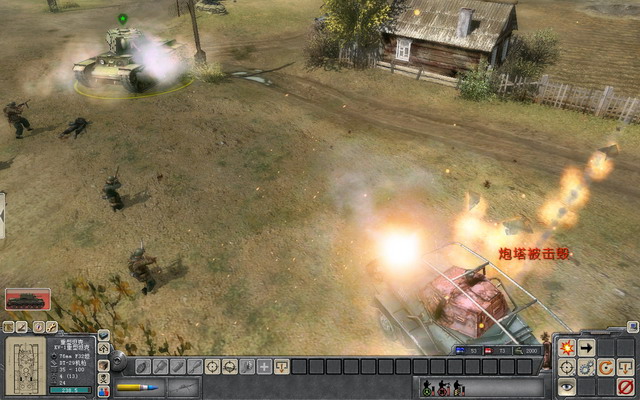This screenshot has width=640, height=400.
Task: Expand the side panel tab on left edge
Action: (3, 215)
